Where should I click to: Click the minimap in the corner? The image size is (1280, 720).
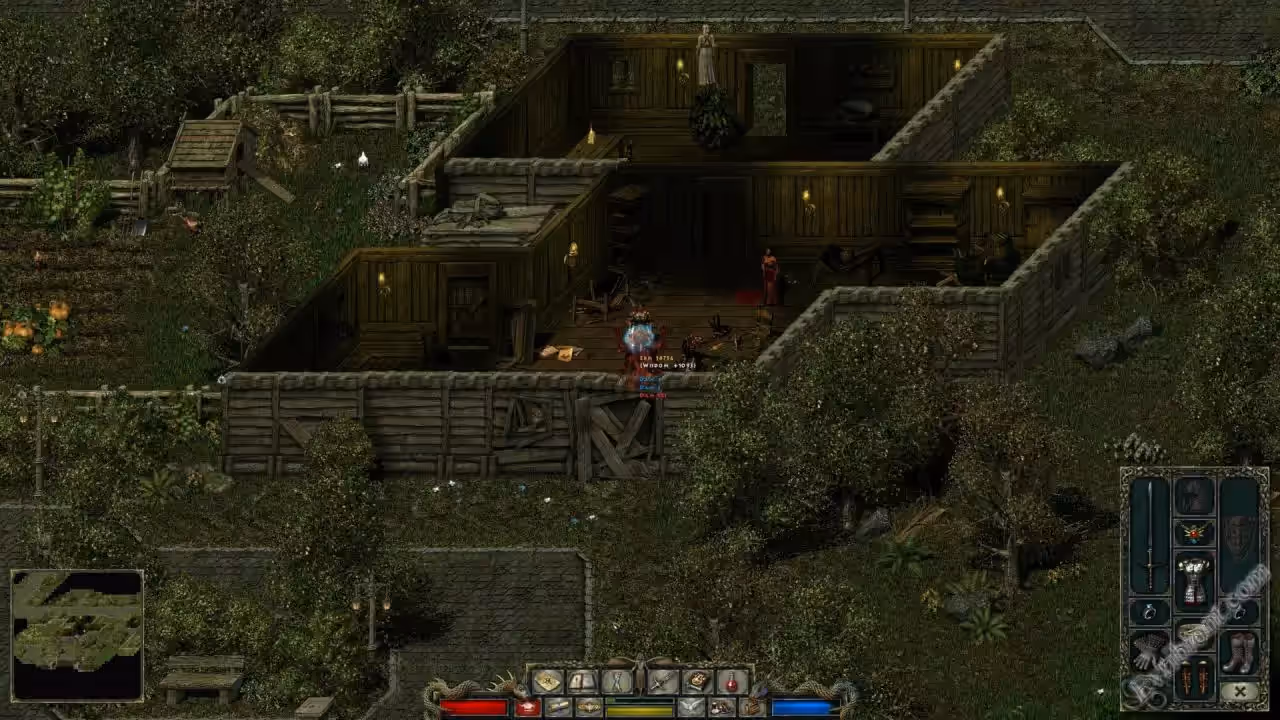pos(77,635)
